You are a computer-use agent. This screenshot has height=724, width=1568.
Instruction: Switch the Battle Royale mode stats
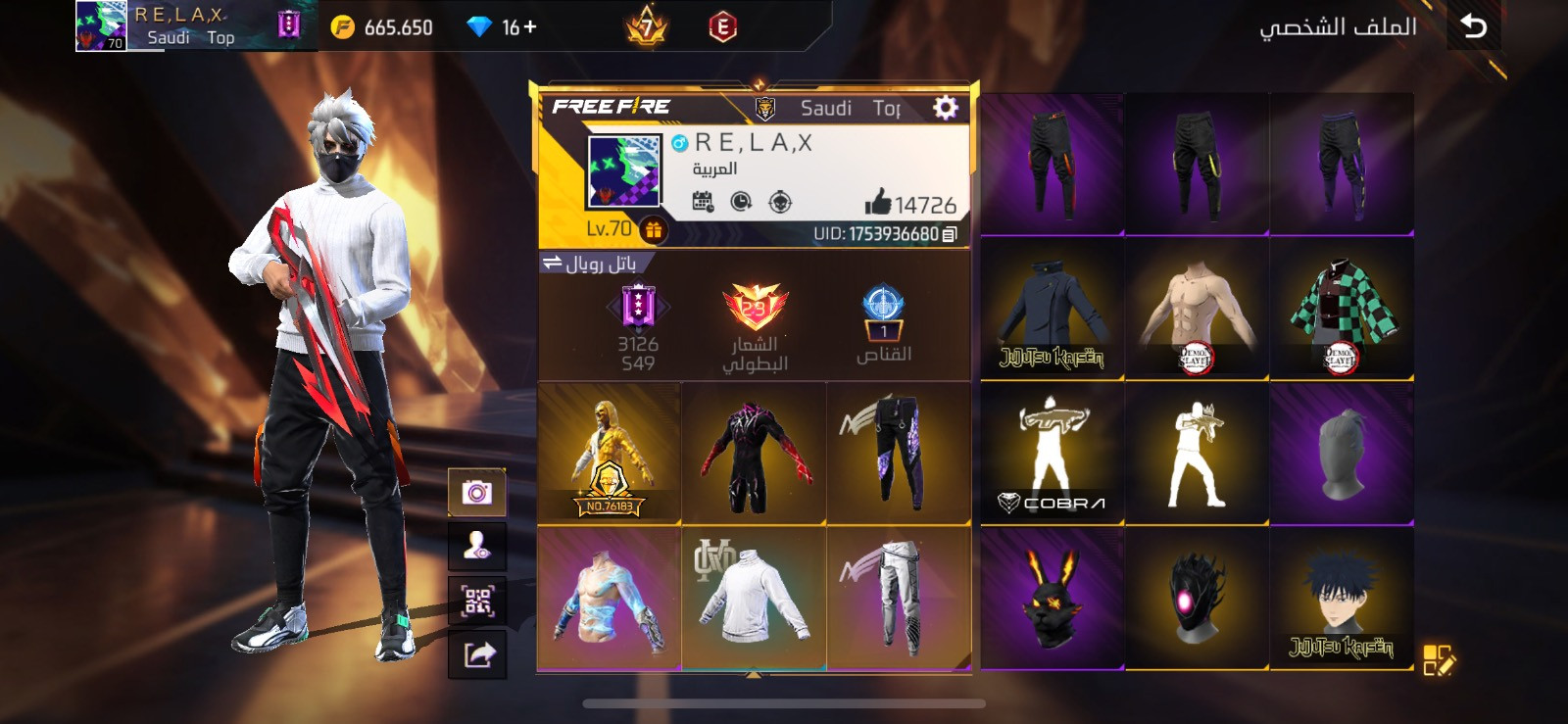(x=553, y=263)
